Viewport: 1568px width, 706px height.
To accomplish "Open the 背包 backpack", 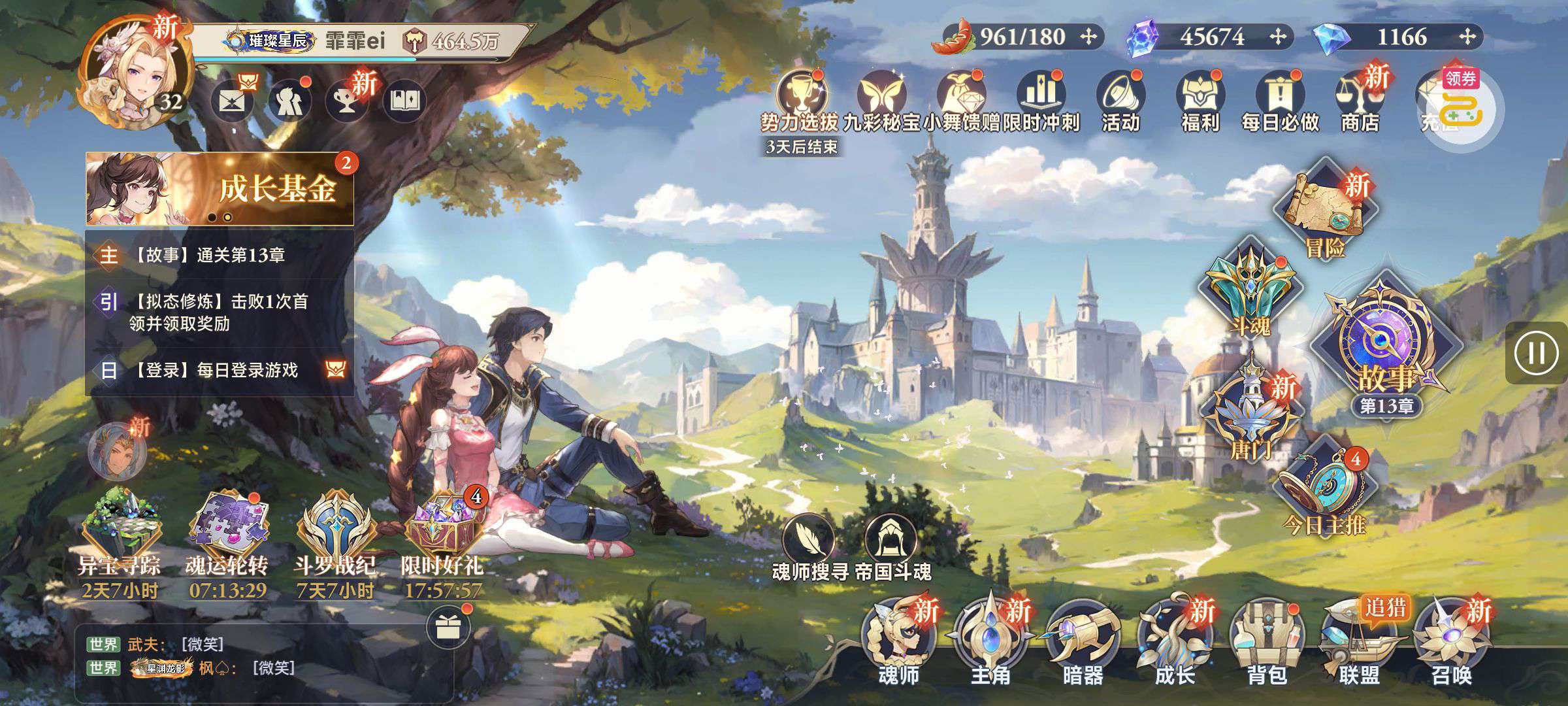I will 1267,641.
